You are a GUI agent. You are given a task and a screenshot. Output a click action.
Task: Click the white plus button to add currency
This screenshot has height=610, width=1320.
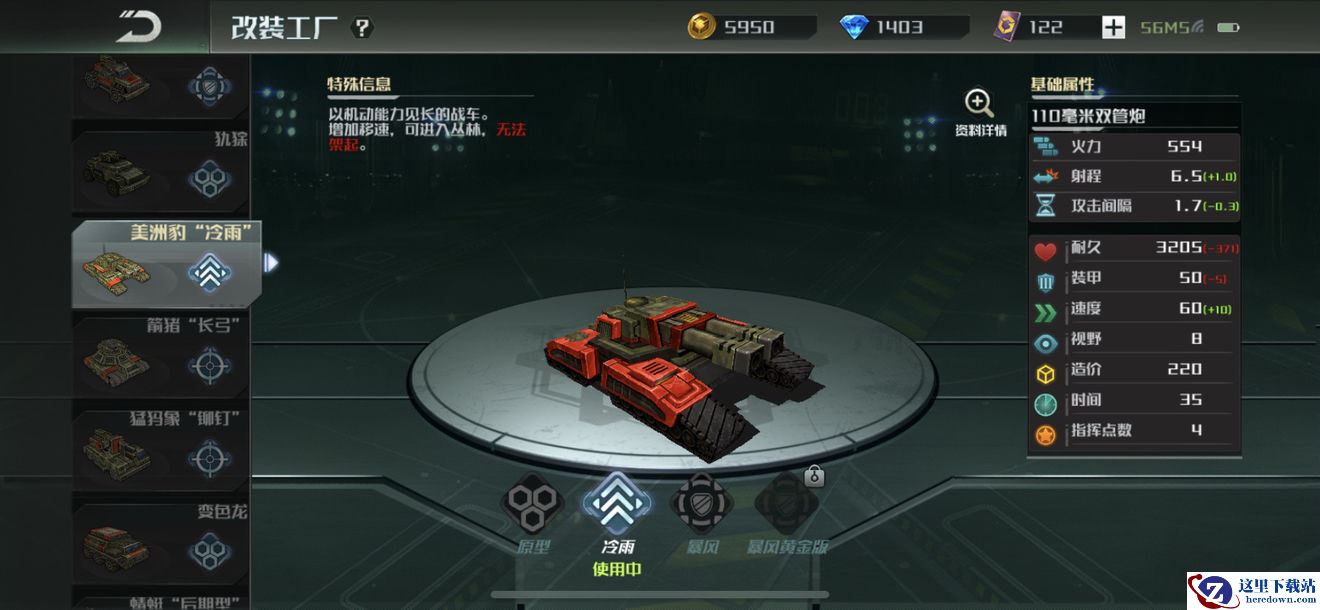tap(1113, 27)
